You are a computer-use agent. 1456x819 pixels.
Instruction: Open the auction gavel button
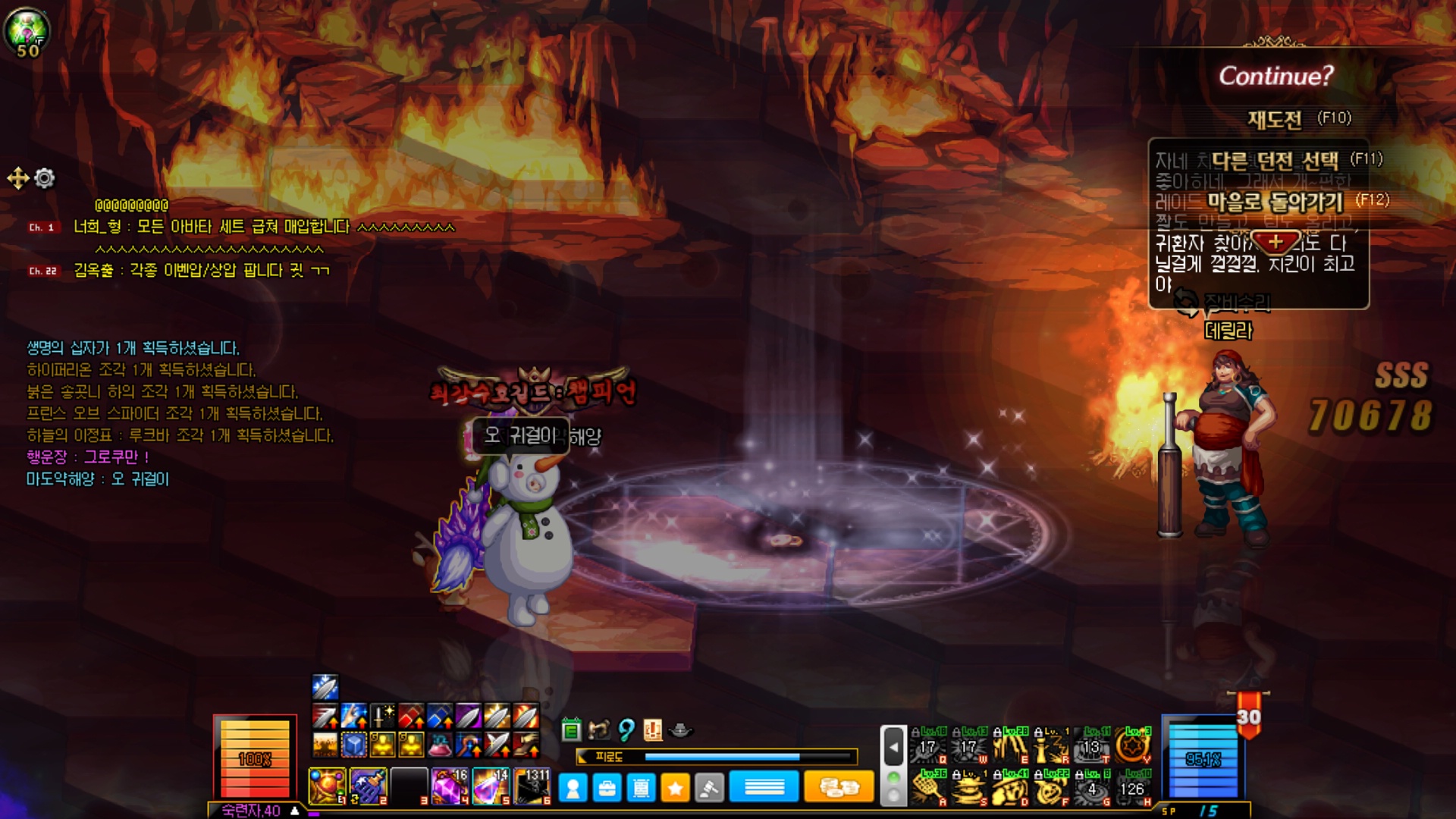click(708, 789)
